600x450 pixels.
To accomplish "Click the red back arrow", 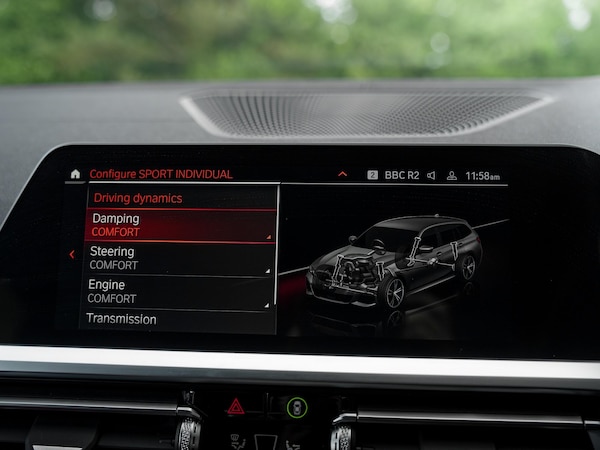I will point(71,254).
